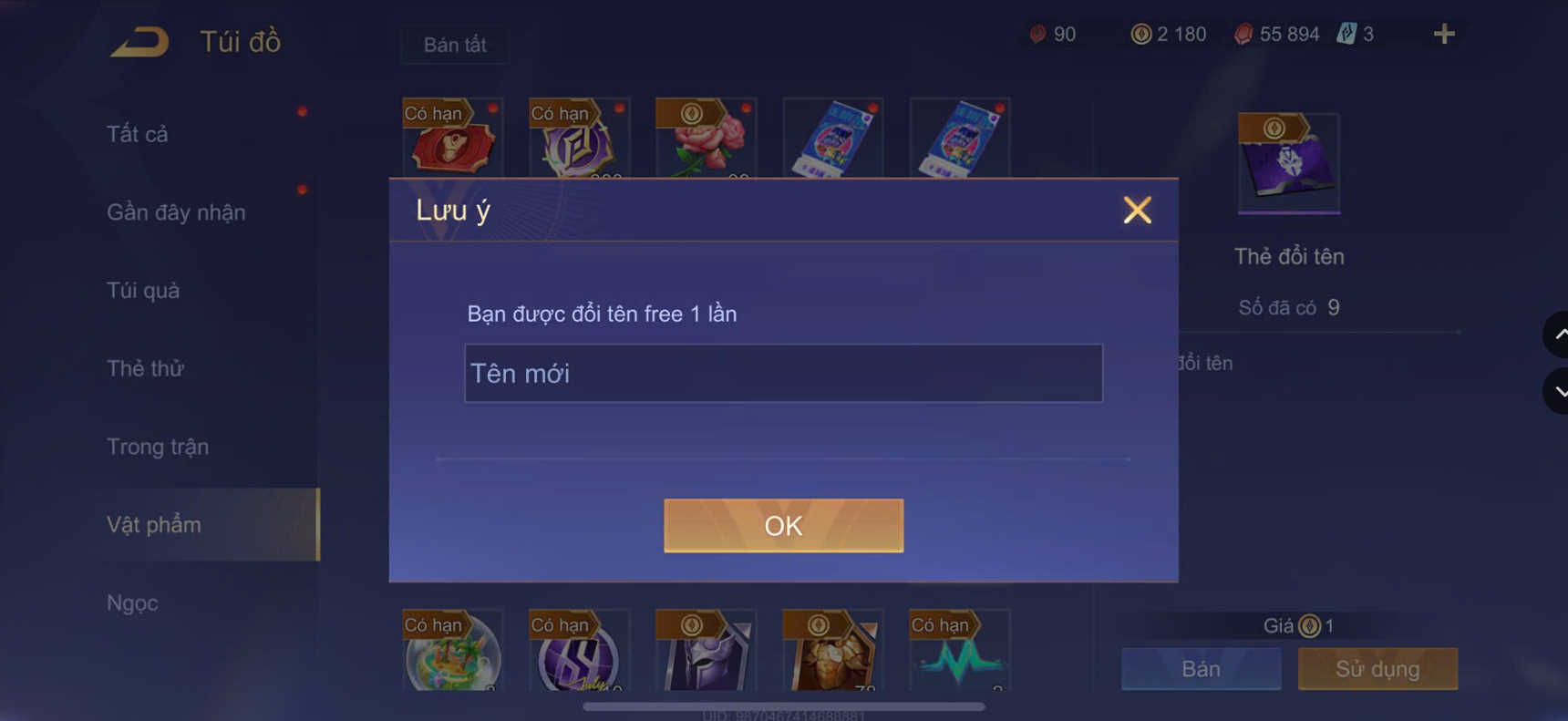Screen dimensions: 1568x721
Task: Click the OK button in the dialog
Action: click(783, 525)
